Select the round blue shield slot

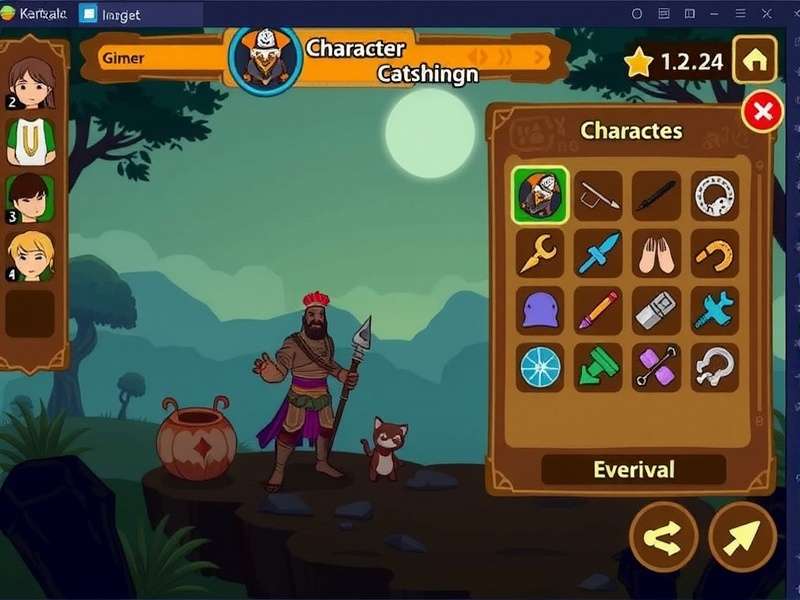pyautogui.click(x=540, y=368)
